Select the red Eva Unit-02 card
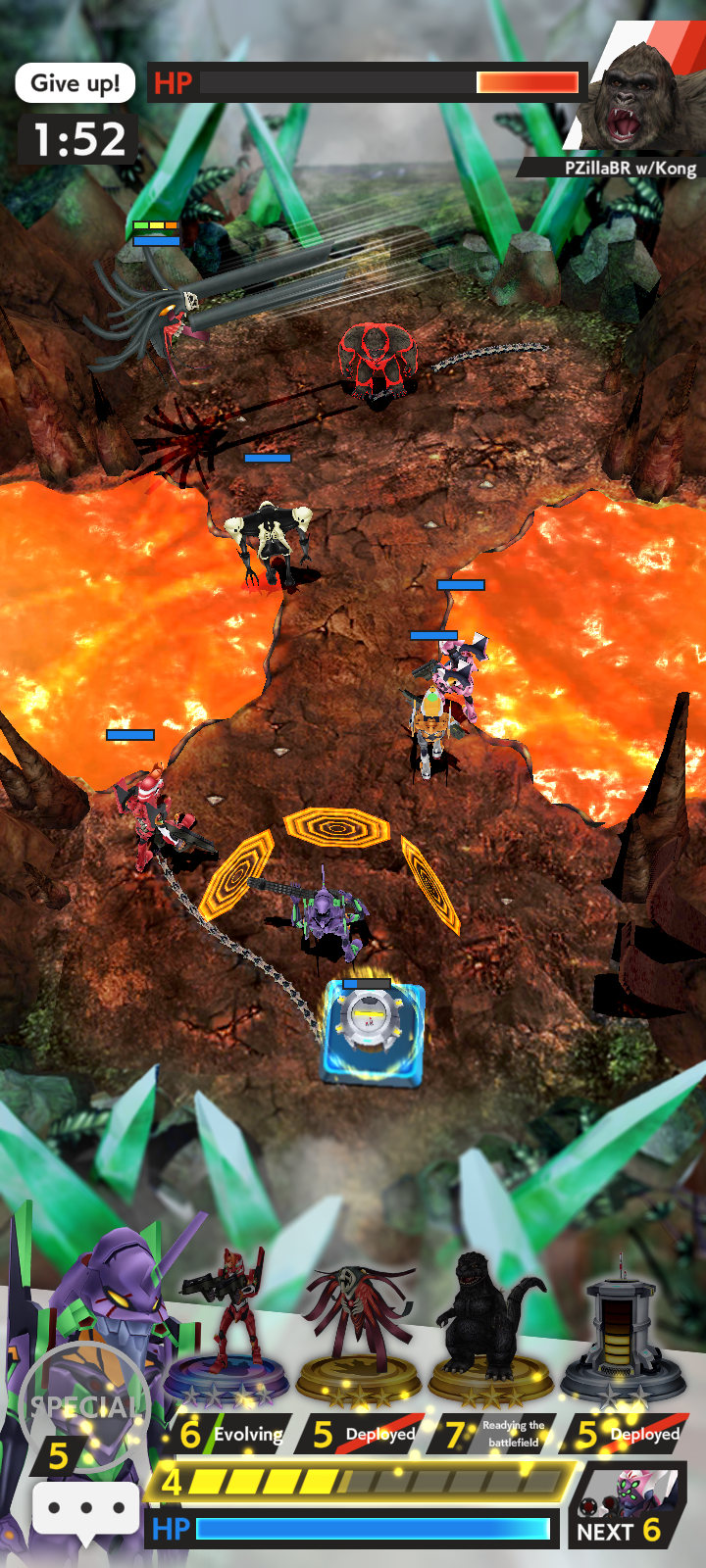Image resolution: width=706 pixels, height=1568 pixels. click(x=230, y=1333)
